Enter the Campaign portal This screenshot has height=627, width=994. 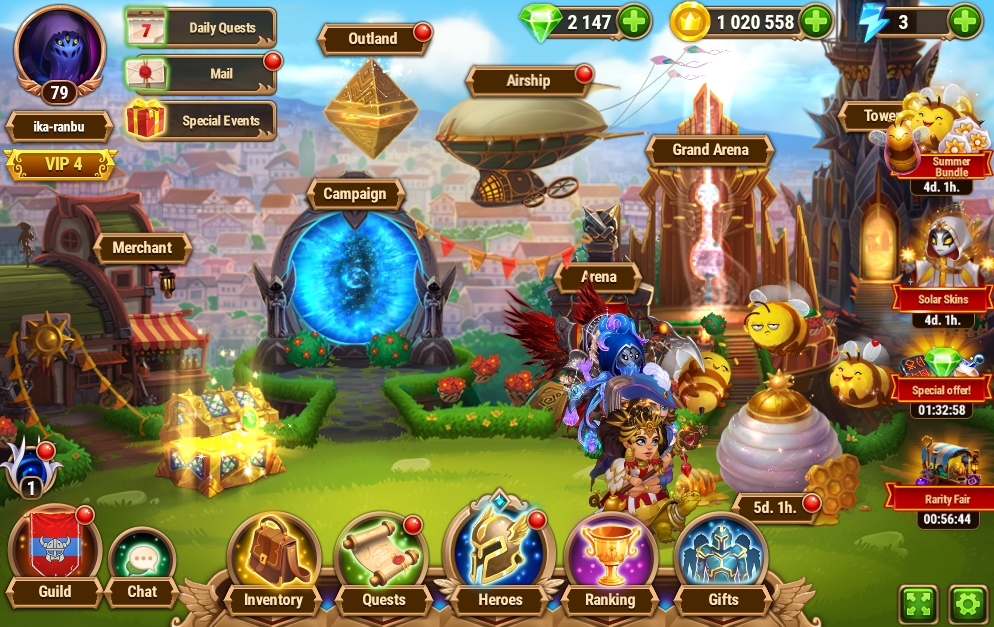[355, 272]
